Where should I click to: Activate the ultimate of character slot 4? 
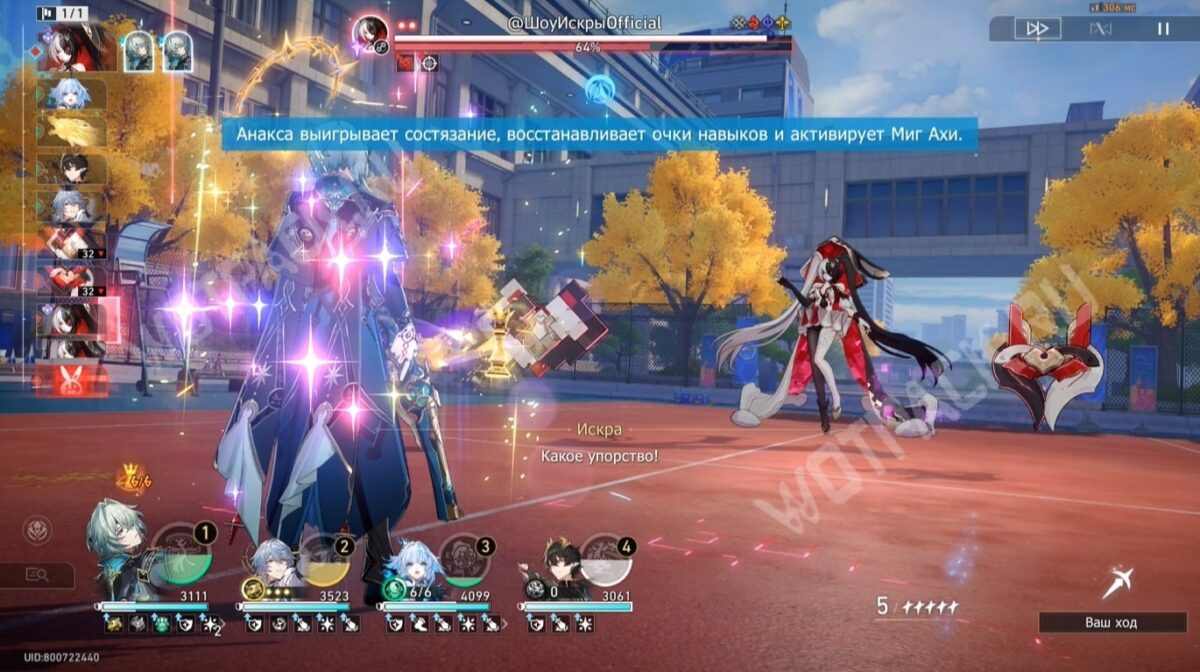pos(605,560)
